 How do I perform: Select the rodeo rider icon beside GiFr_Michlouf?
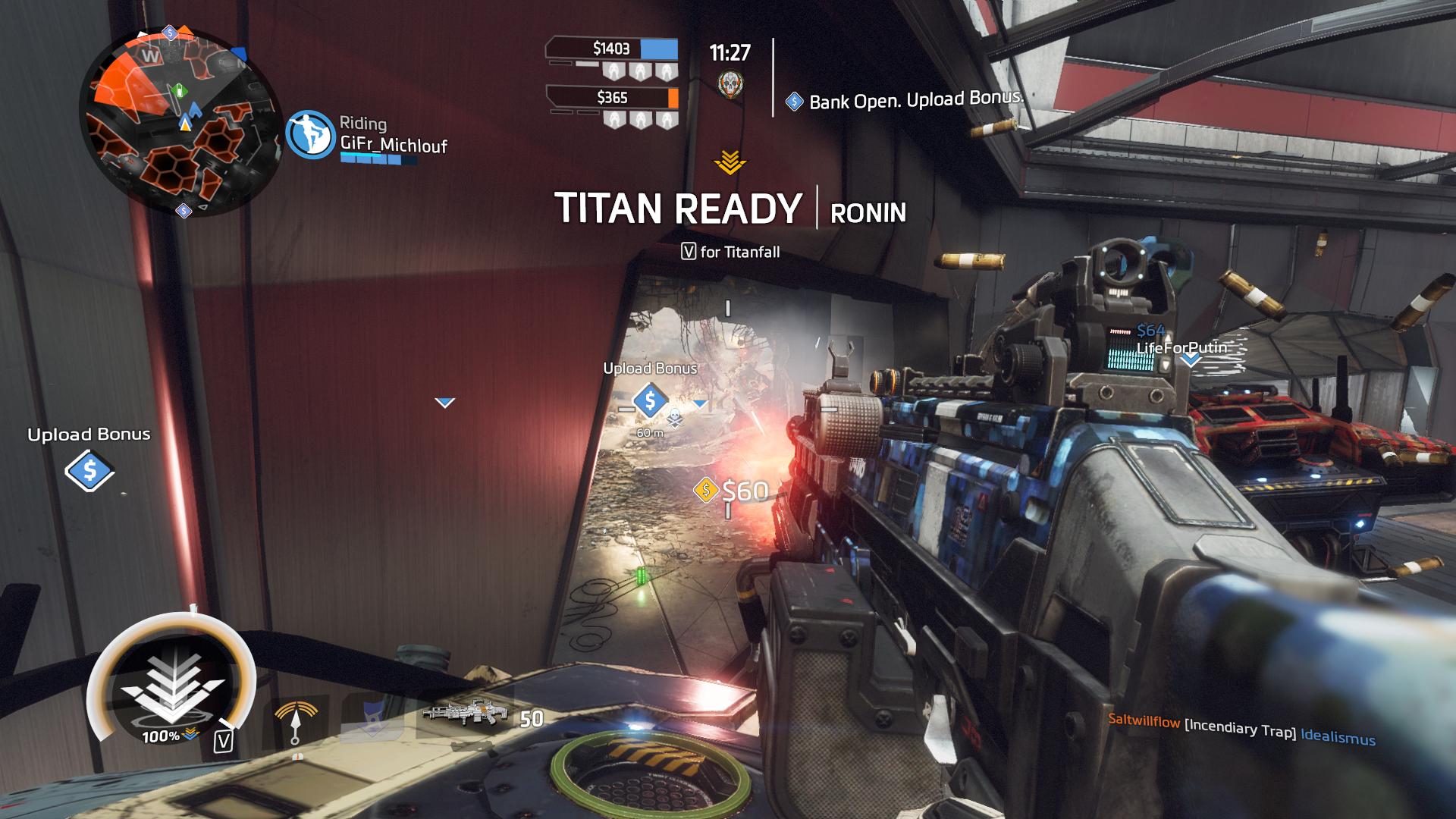pos(310,135)
